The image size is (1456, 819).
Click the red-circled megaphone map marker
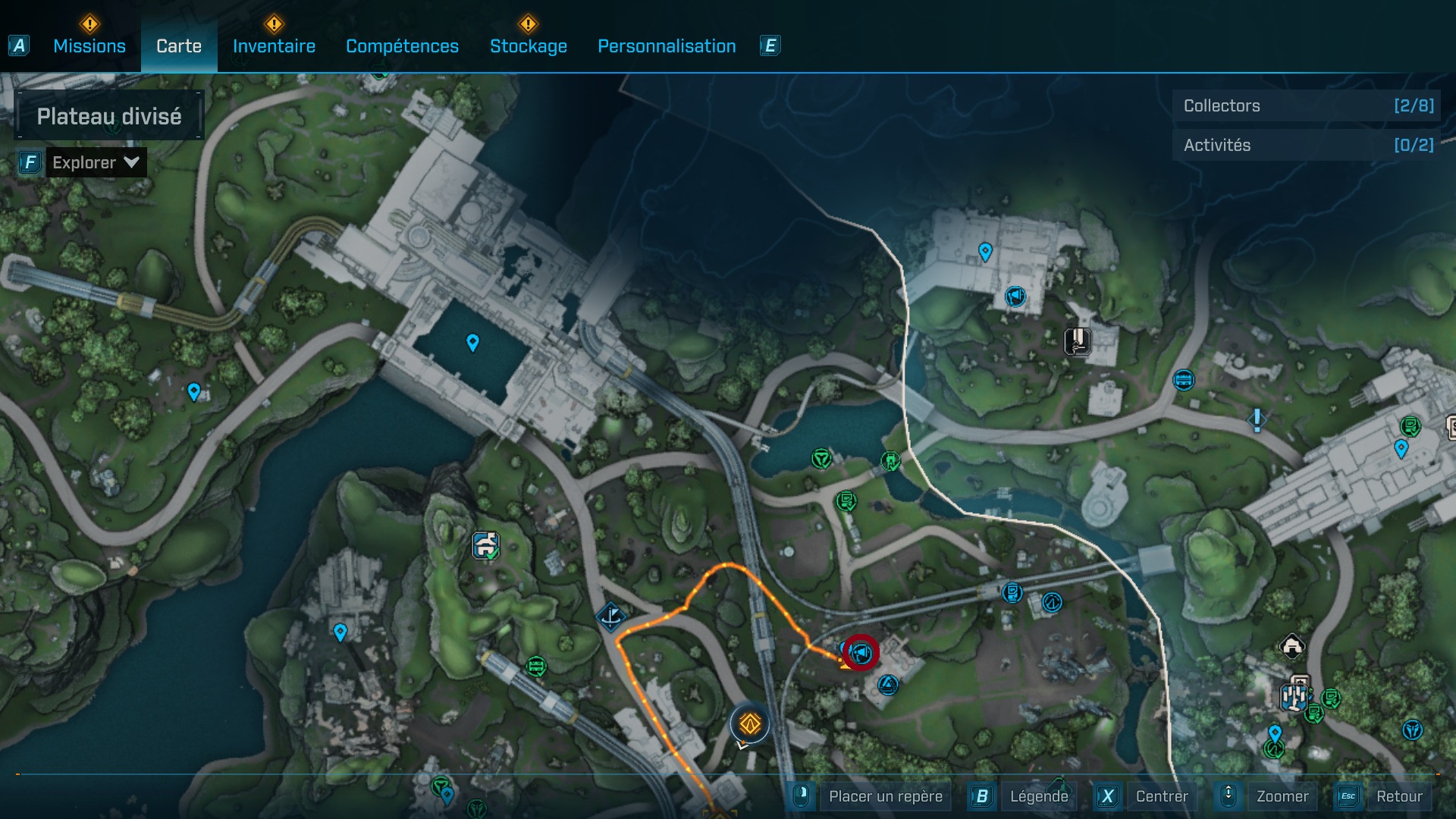coord(861,652)
